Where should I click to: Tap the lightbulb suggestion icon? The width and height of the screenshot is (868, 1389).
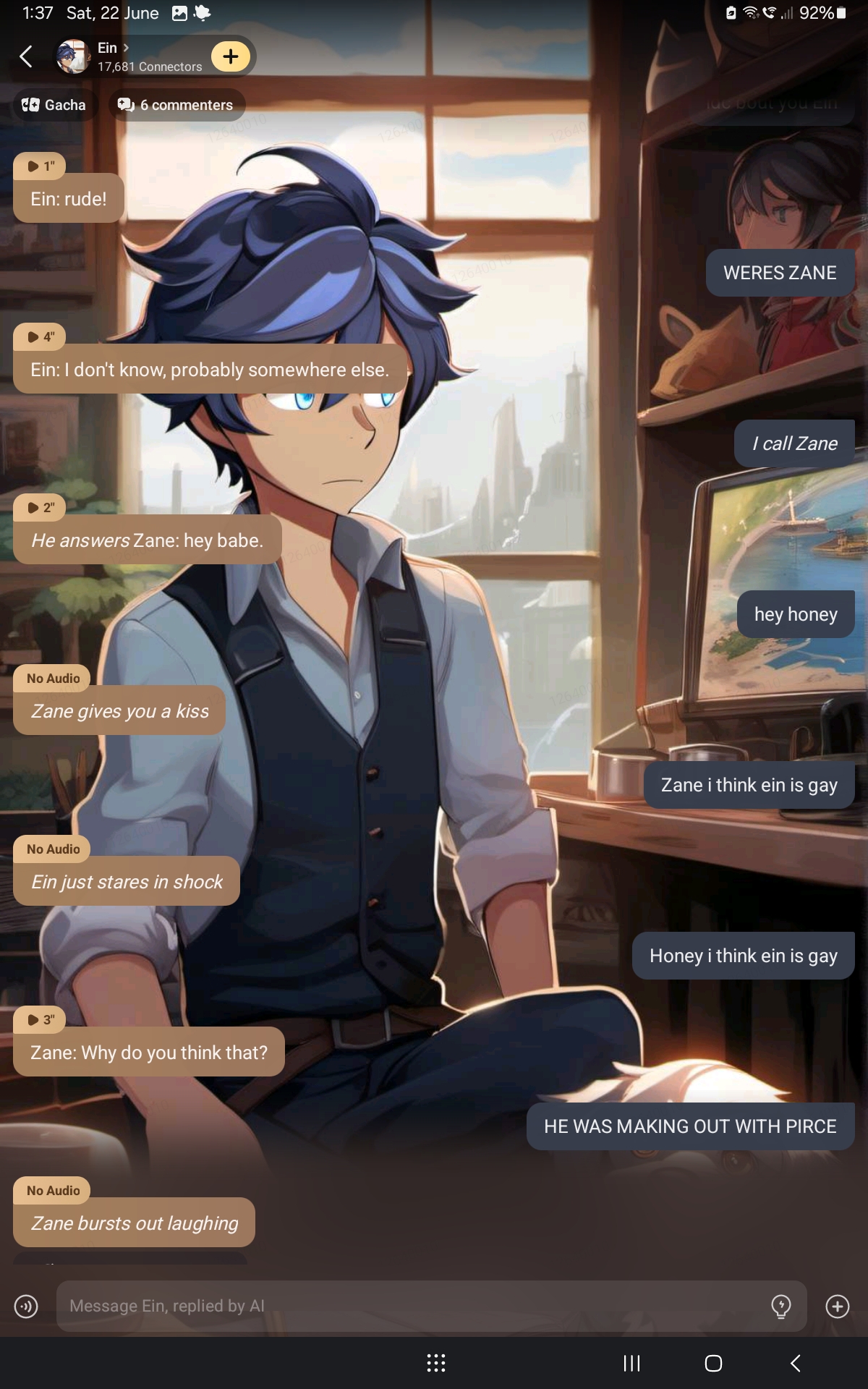click(781, 1306)
